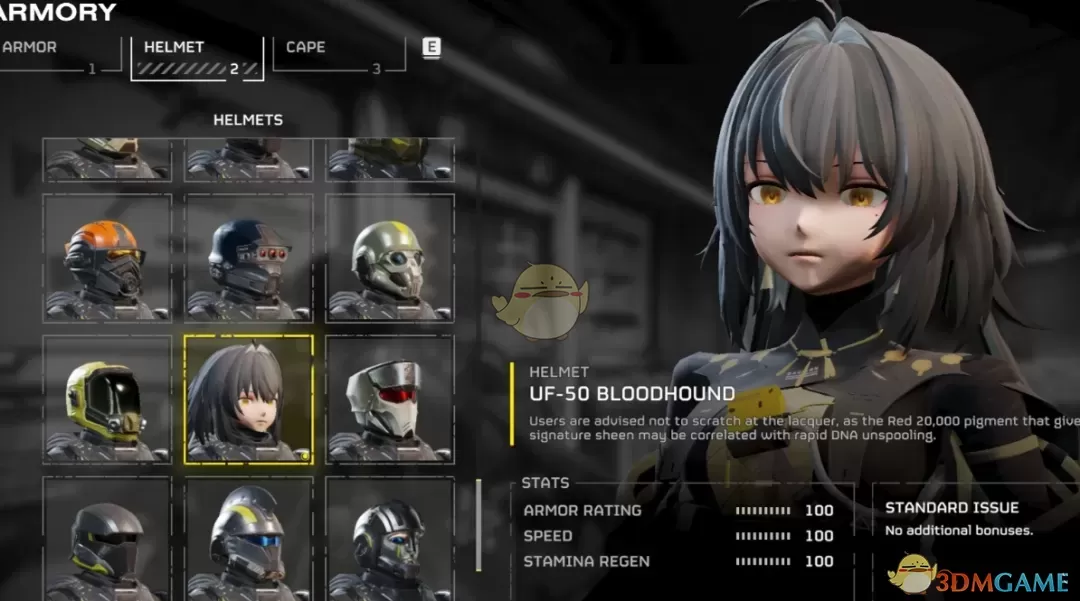Select the plain dark grey helmet

(x=107, y=540)
